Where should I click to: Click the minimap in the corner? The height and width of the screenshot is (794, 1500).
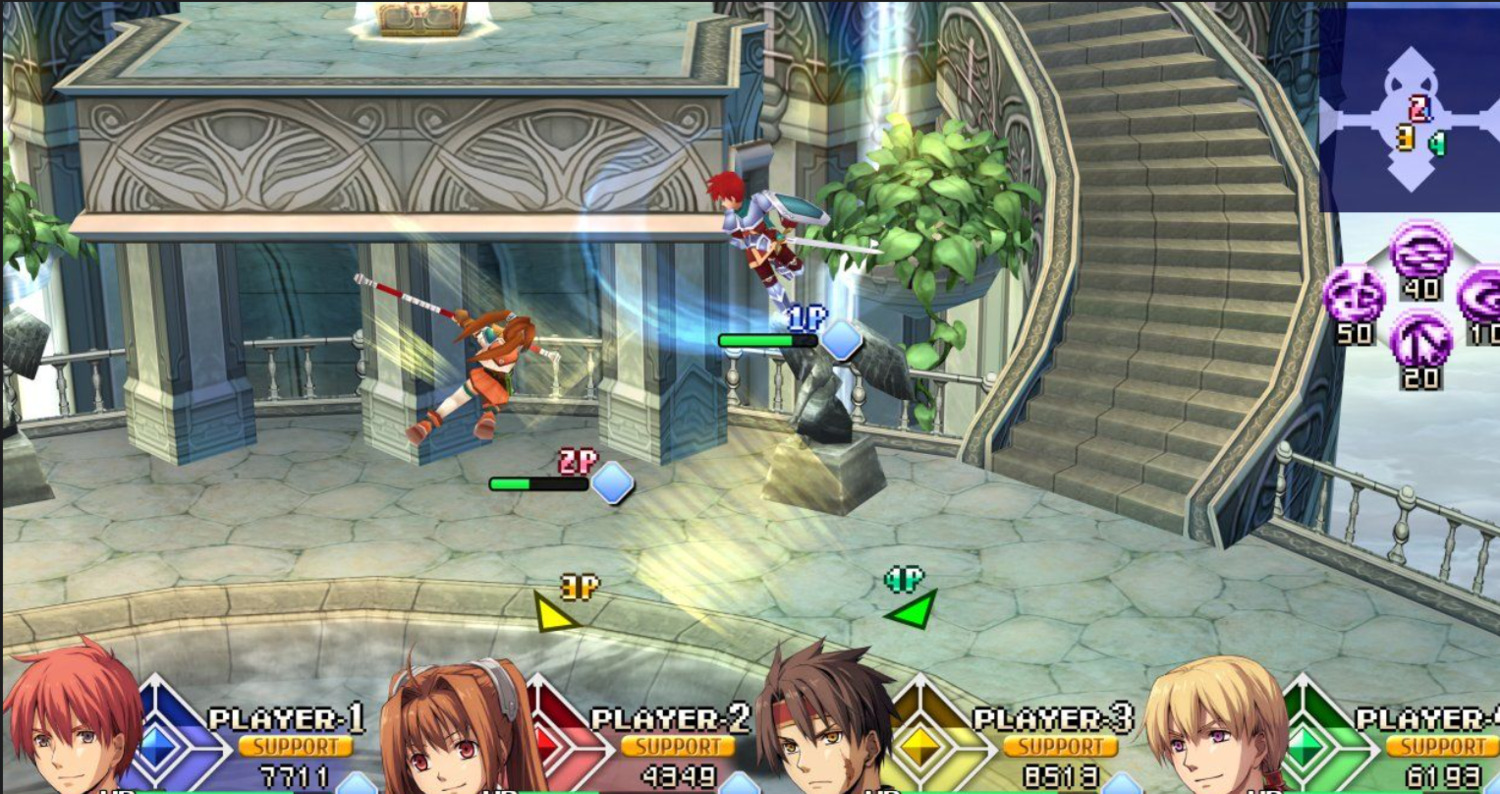click(x=1409, y=110)
